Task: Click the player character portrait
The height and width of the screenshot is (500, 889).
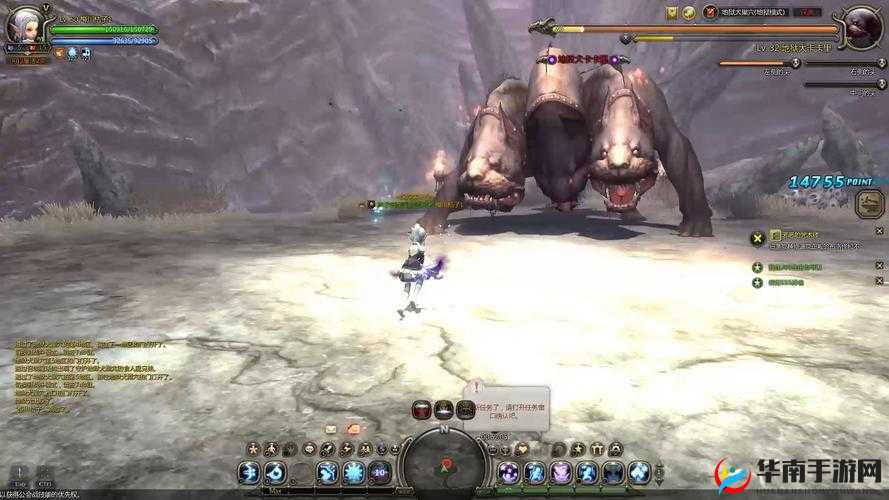Action: point(23,27)
